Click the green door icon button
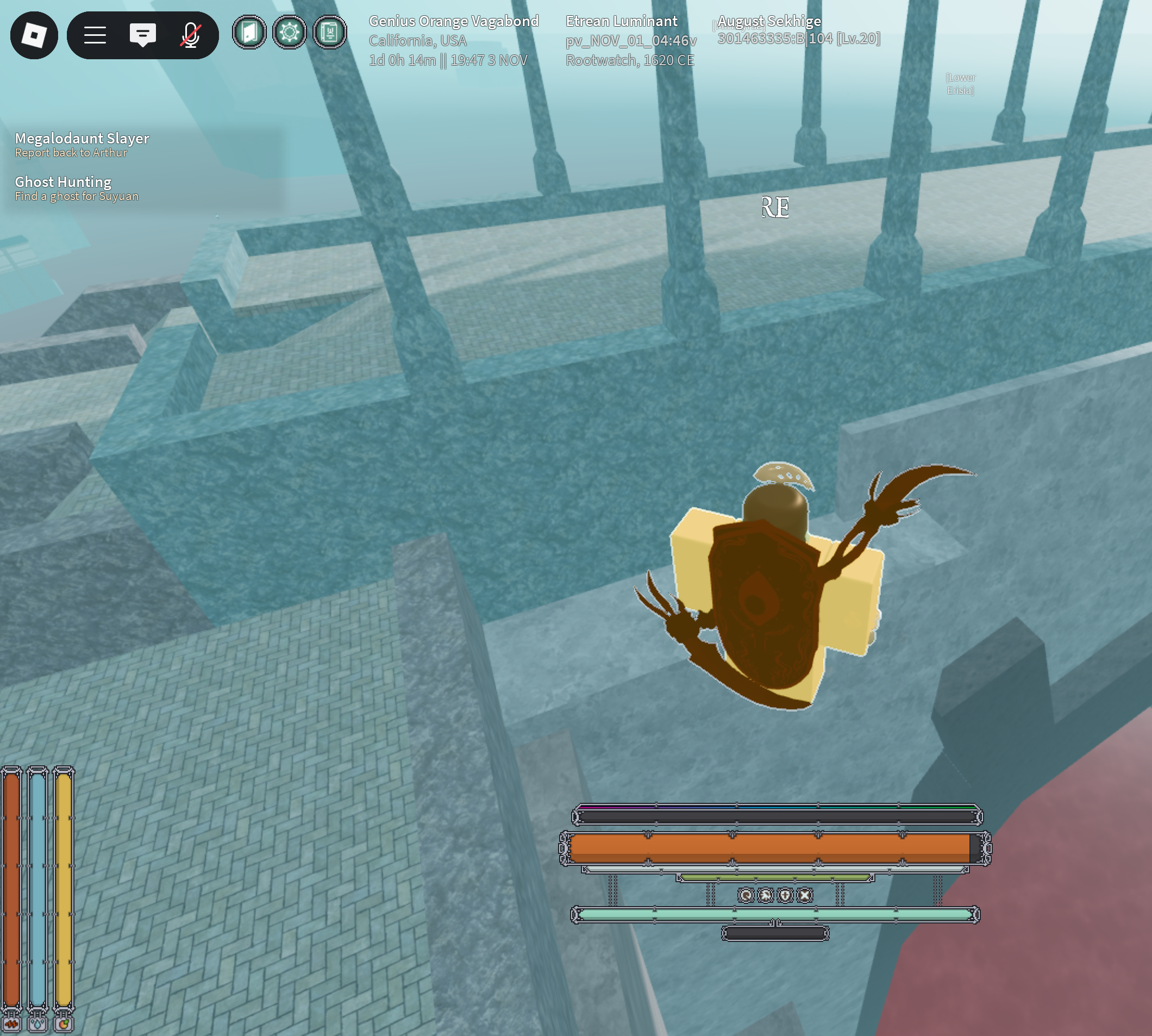The height and width of the screenshot is (1036, 1152). tap(249, 33)
